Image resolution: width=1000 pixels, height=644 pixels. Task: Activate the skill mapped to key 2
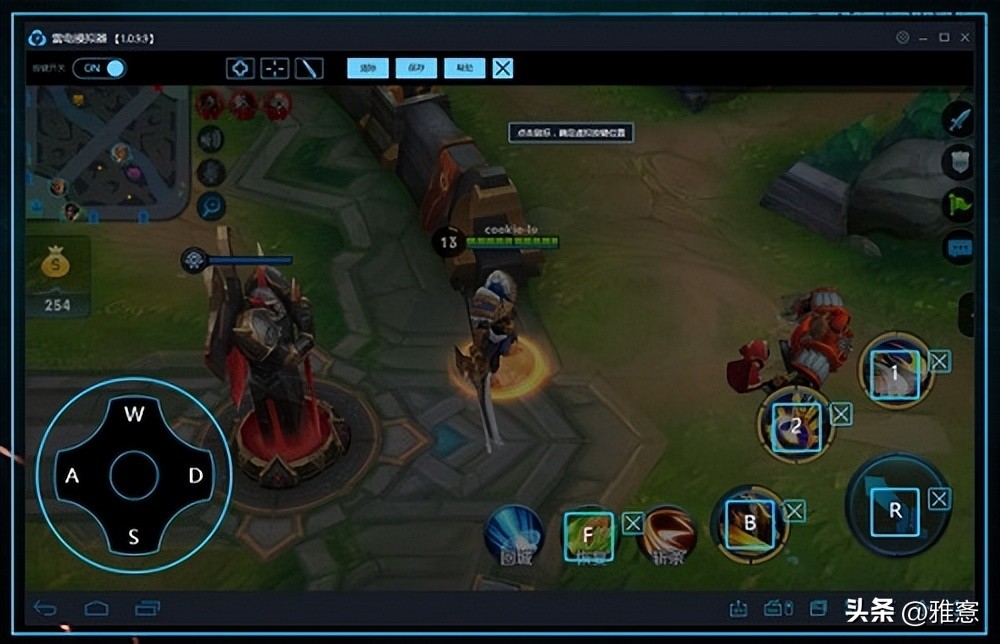pos(796,424)
